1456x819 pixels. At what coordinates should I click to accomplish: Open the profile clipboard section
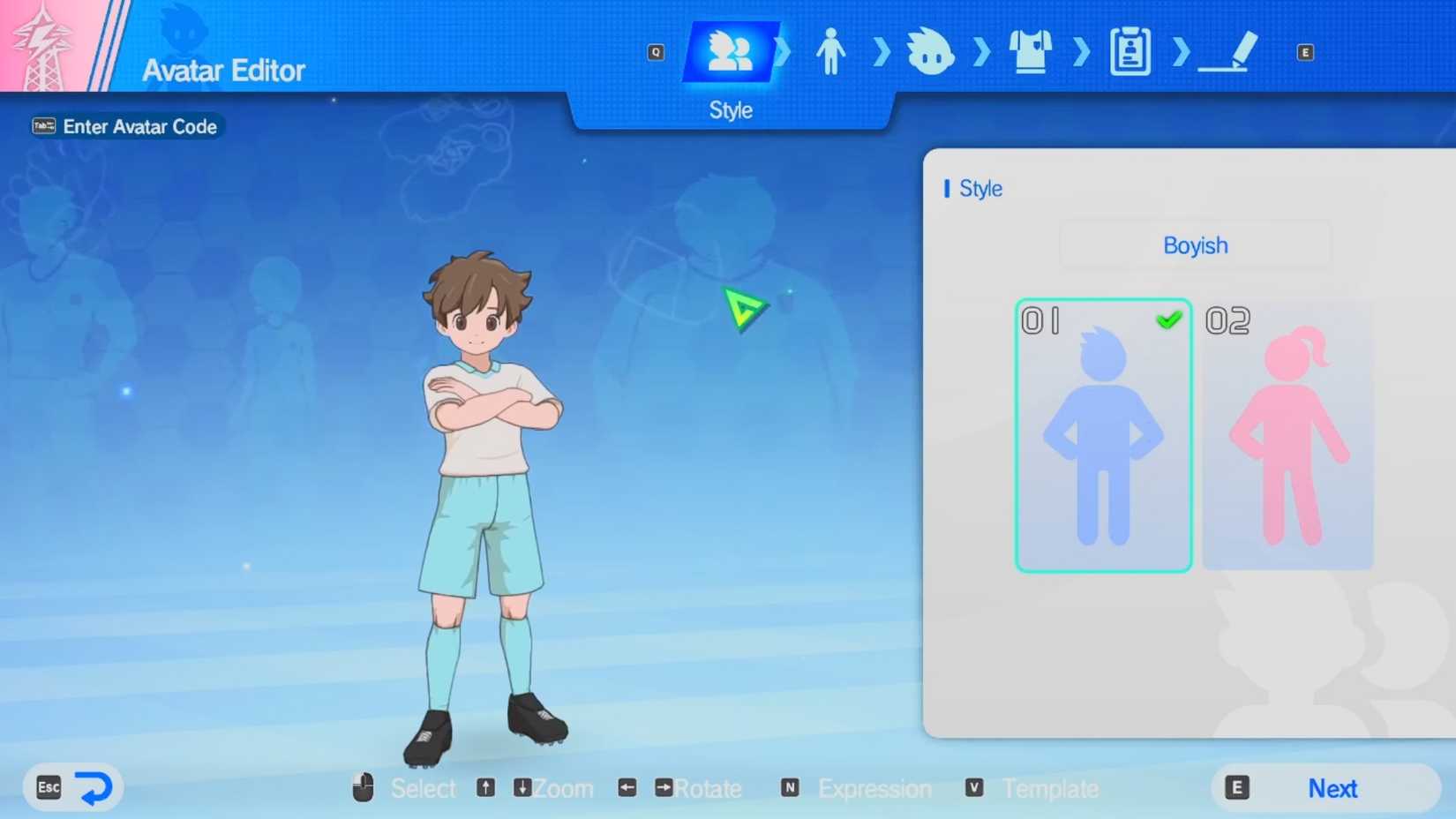(x=1130, y=53)
